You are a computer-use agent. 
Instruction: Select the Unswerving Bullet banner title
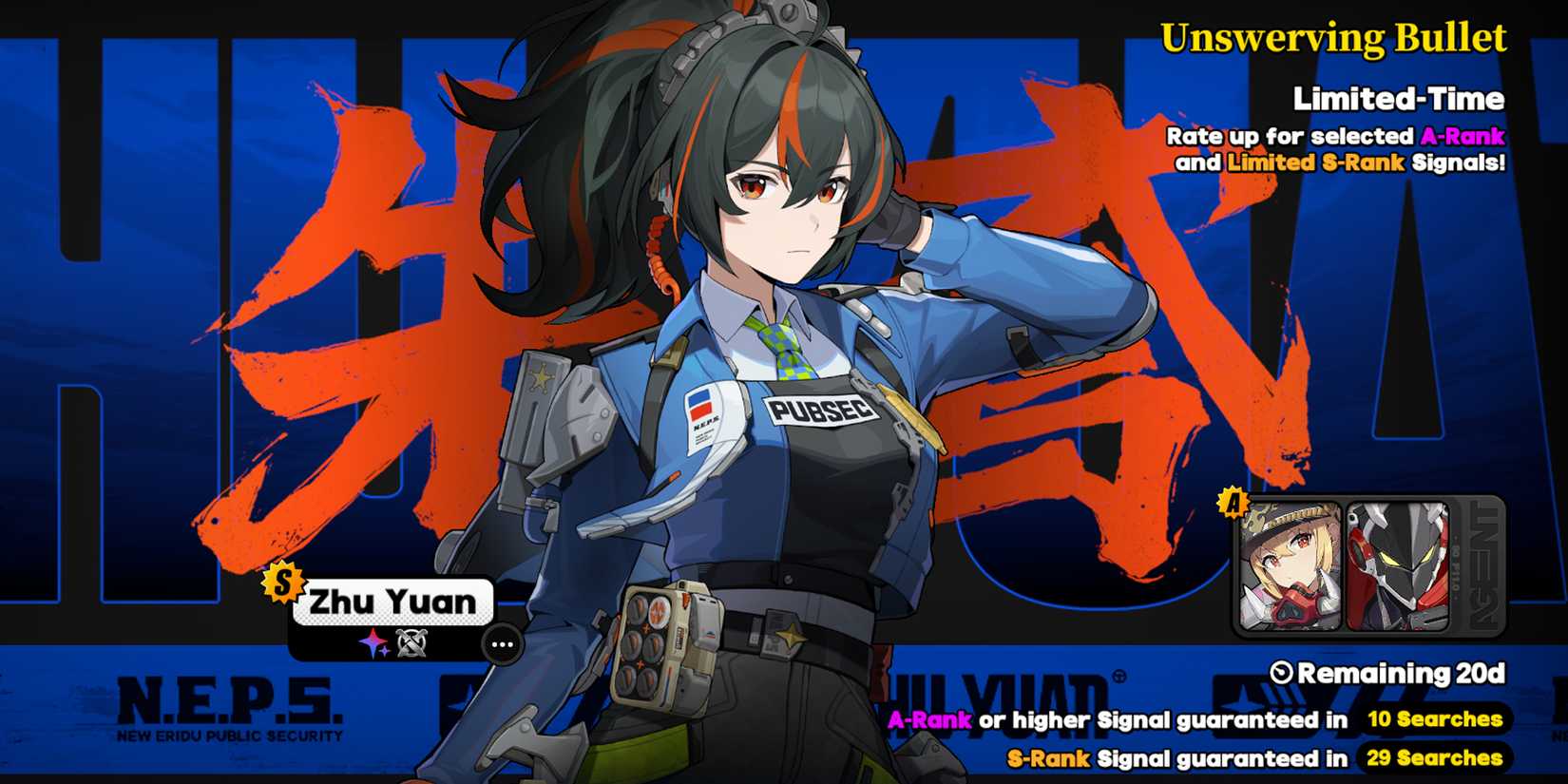[1335, 38]
